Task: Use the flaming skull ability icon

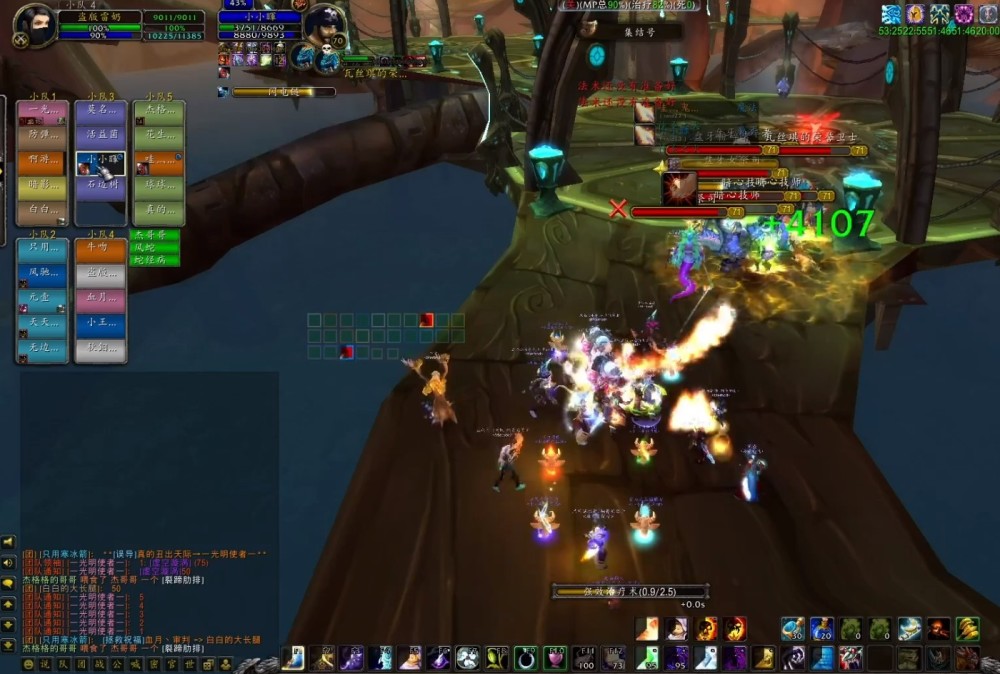Action: [706, 629]
